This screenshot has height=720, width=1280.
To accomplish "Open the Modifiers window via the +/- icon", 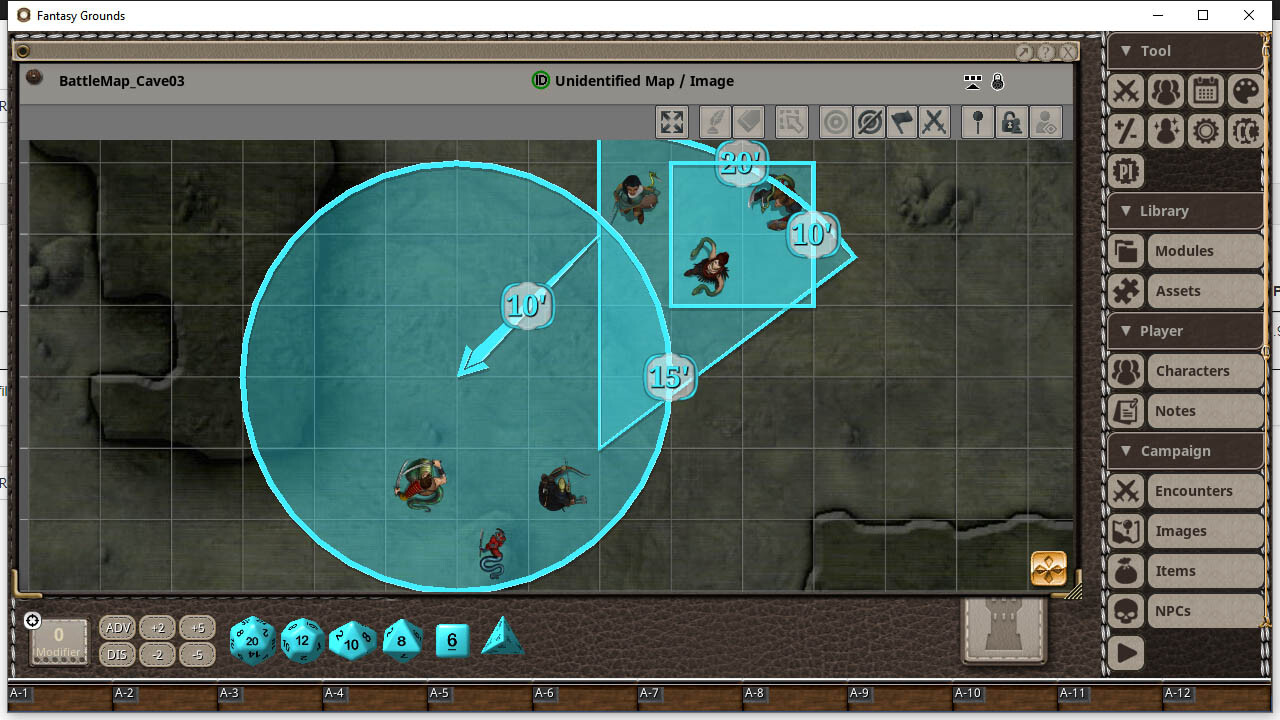I will 1125,131.
